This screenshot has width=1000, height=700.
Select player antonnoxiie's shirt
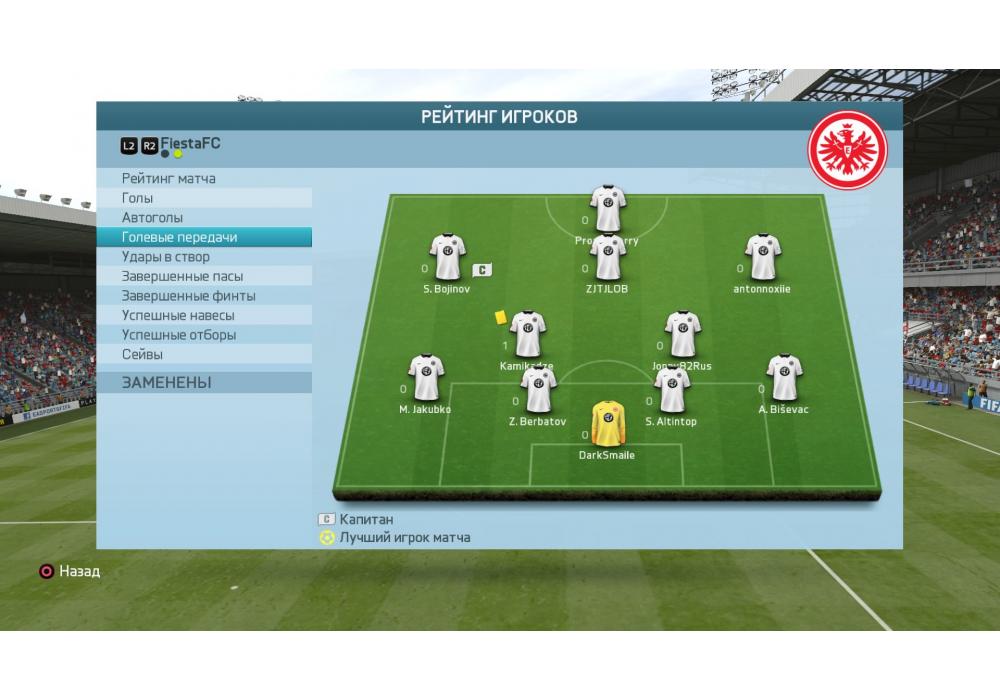(x=762, y=258)
